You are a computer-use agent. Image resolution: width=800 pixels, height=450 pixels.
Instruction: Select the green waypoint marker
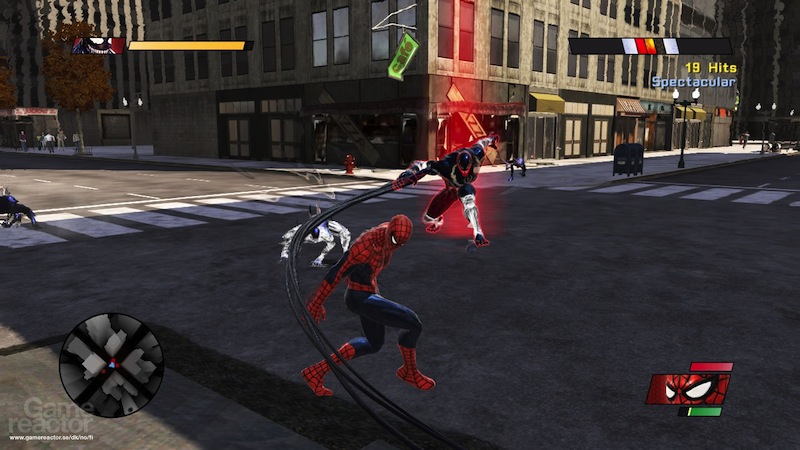coord(403,55)
